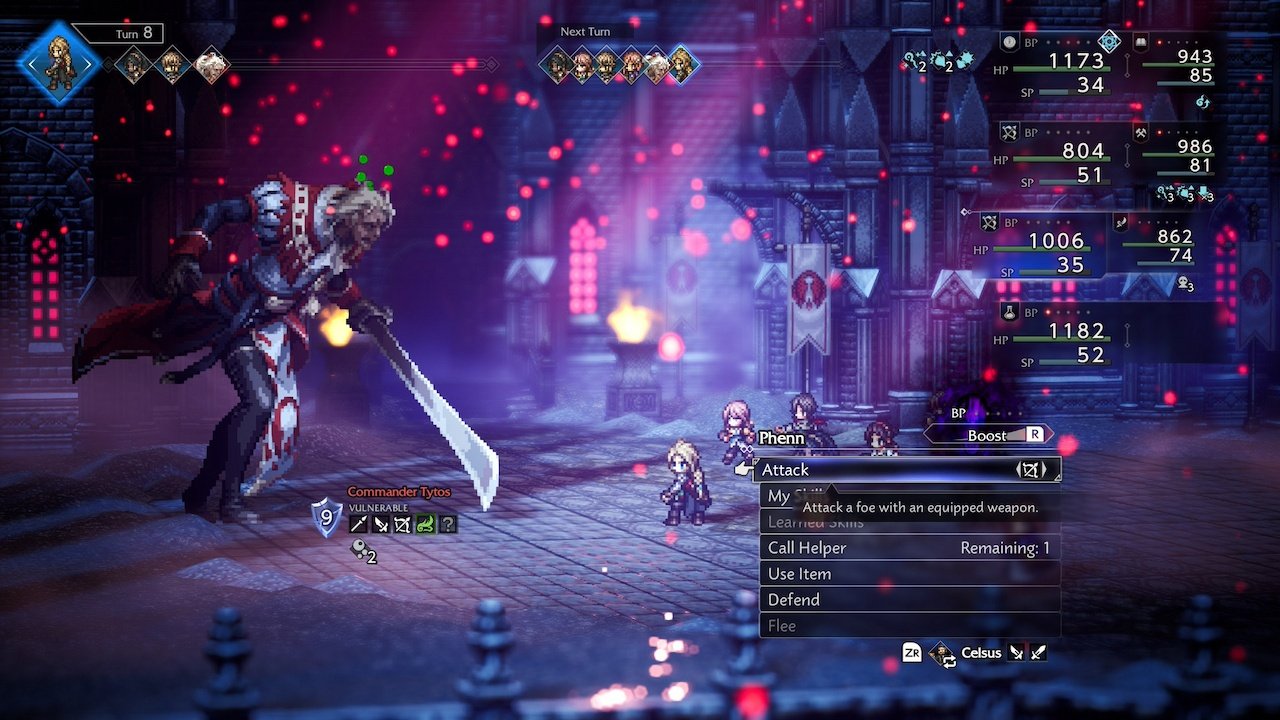Click the green wind weakness icon
The image size is (1280, 720).
(425, 523)
